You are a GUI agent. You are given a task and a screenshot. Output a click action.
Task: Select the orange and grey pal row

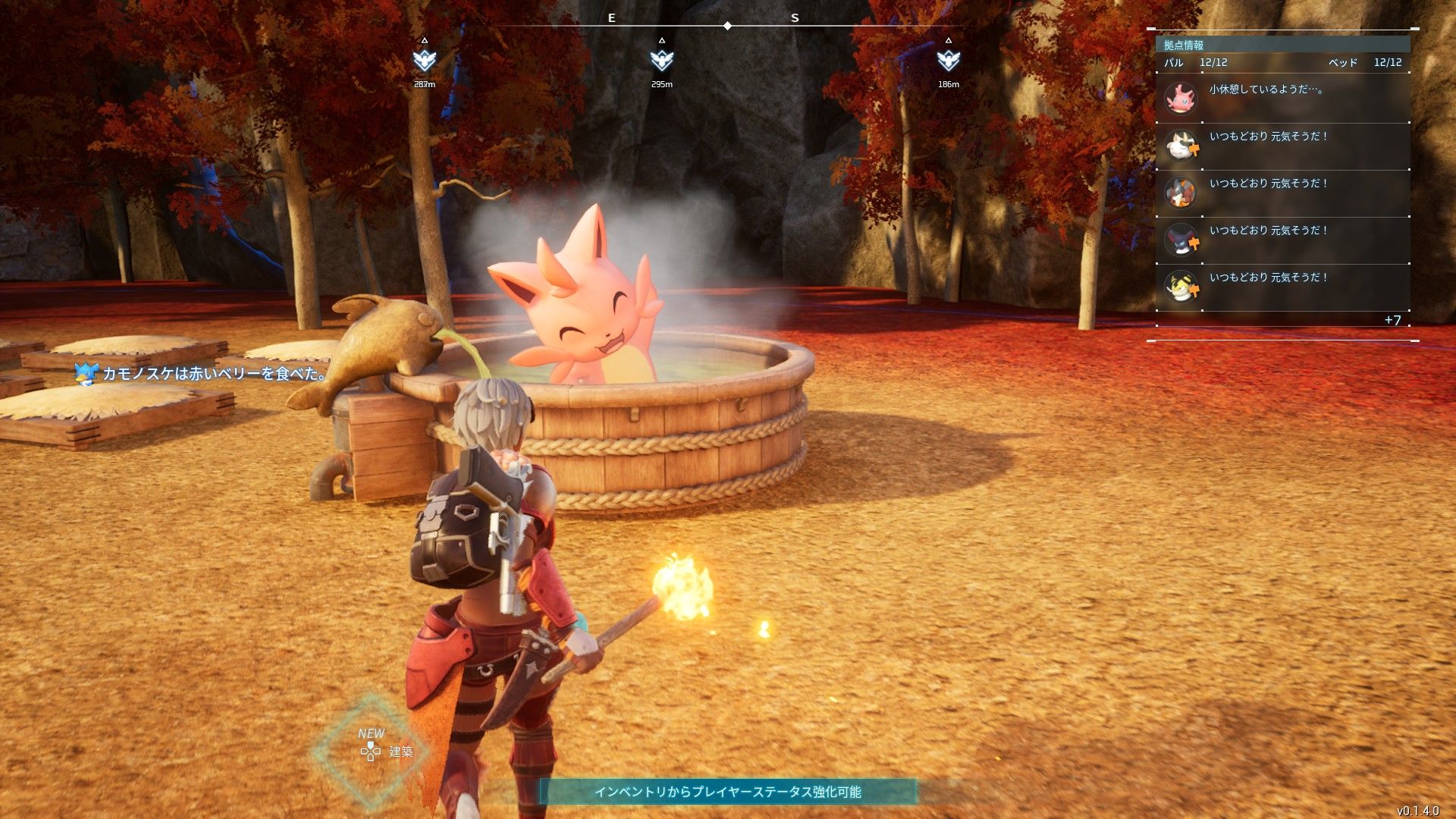tap(1282, 193)
